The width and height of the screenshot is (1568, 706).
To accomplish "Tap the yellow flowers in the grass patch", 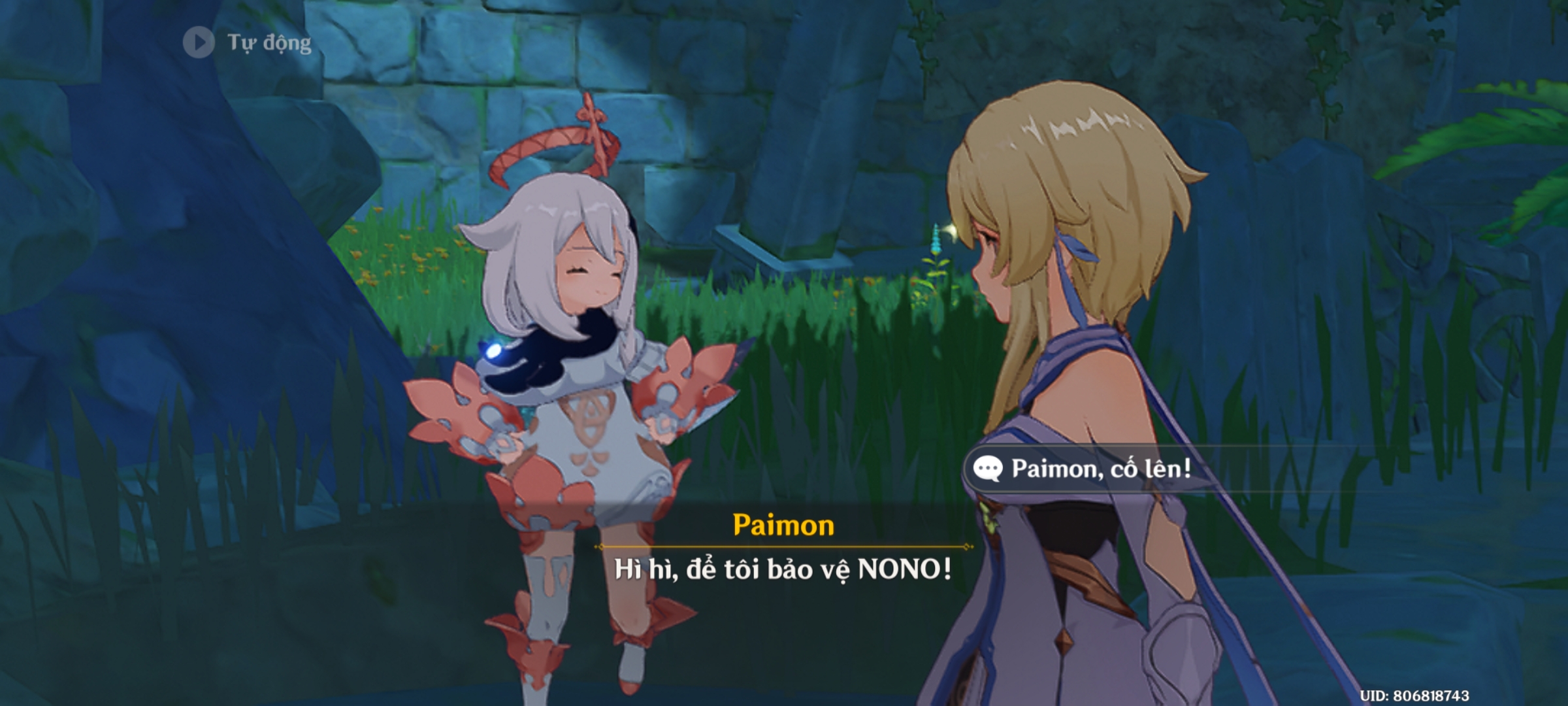I will 418,261.
